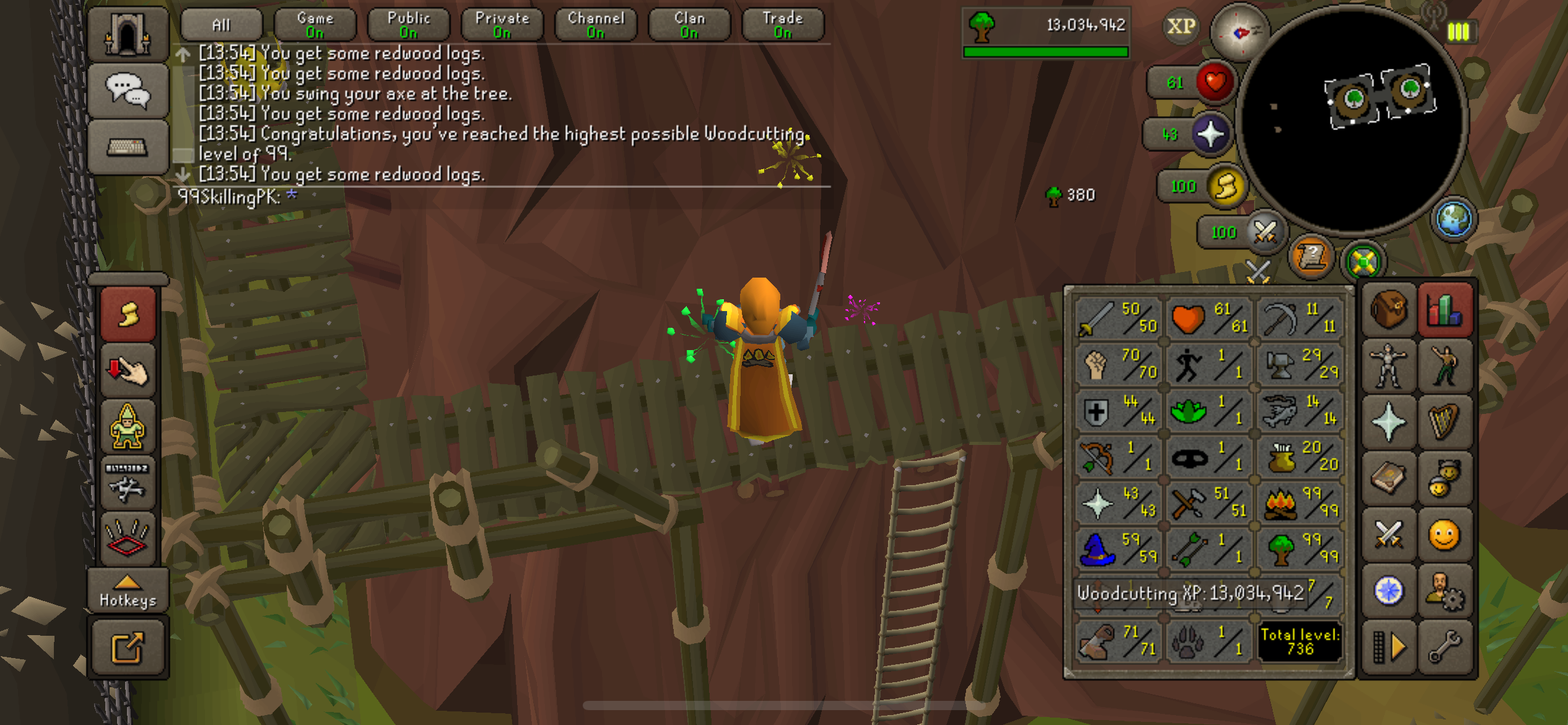Switch to the Game chat tab
The image size is (1568, 725).
point(315,25)
